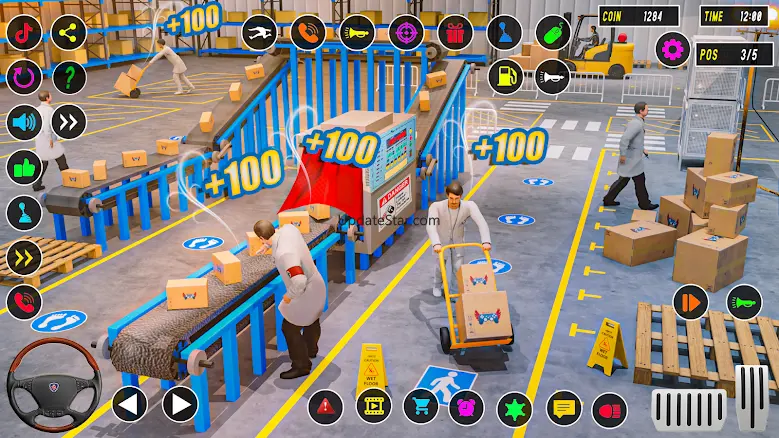This screenshot has height=438, width=779.
Task: Click the pink restart arrow icon
Action: click(x=24, y=77)
